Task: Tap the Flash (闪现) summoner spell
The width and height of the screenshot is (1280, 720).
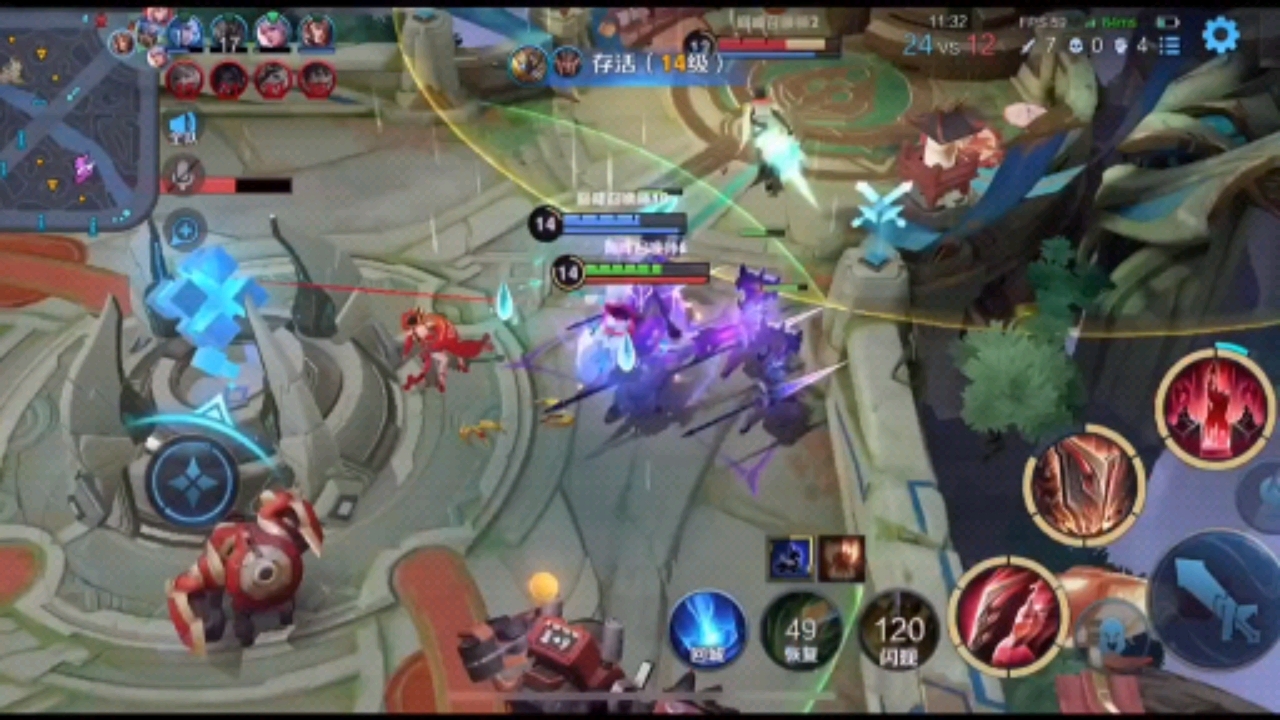Action: click(898, 630)
